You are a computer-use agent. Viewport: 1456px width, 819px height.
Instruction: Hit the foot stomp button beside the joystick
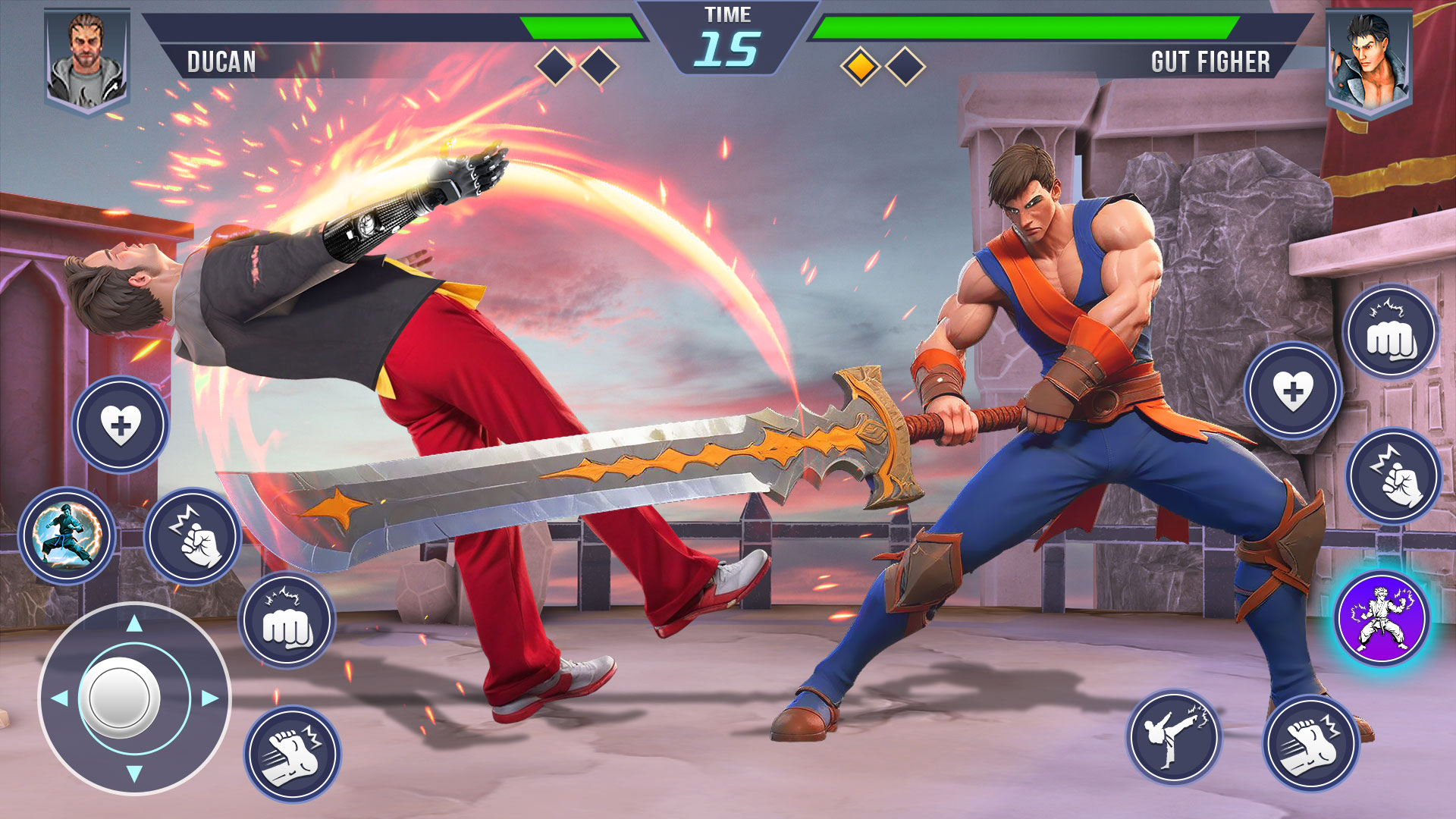[292, 754]
